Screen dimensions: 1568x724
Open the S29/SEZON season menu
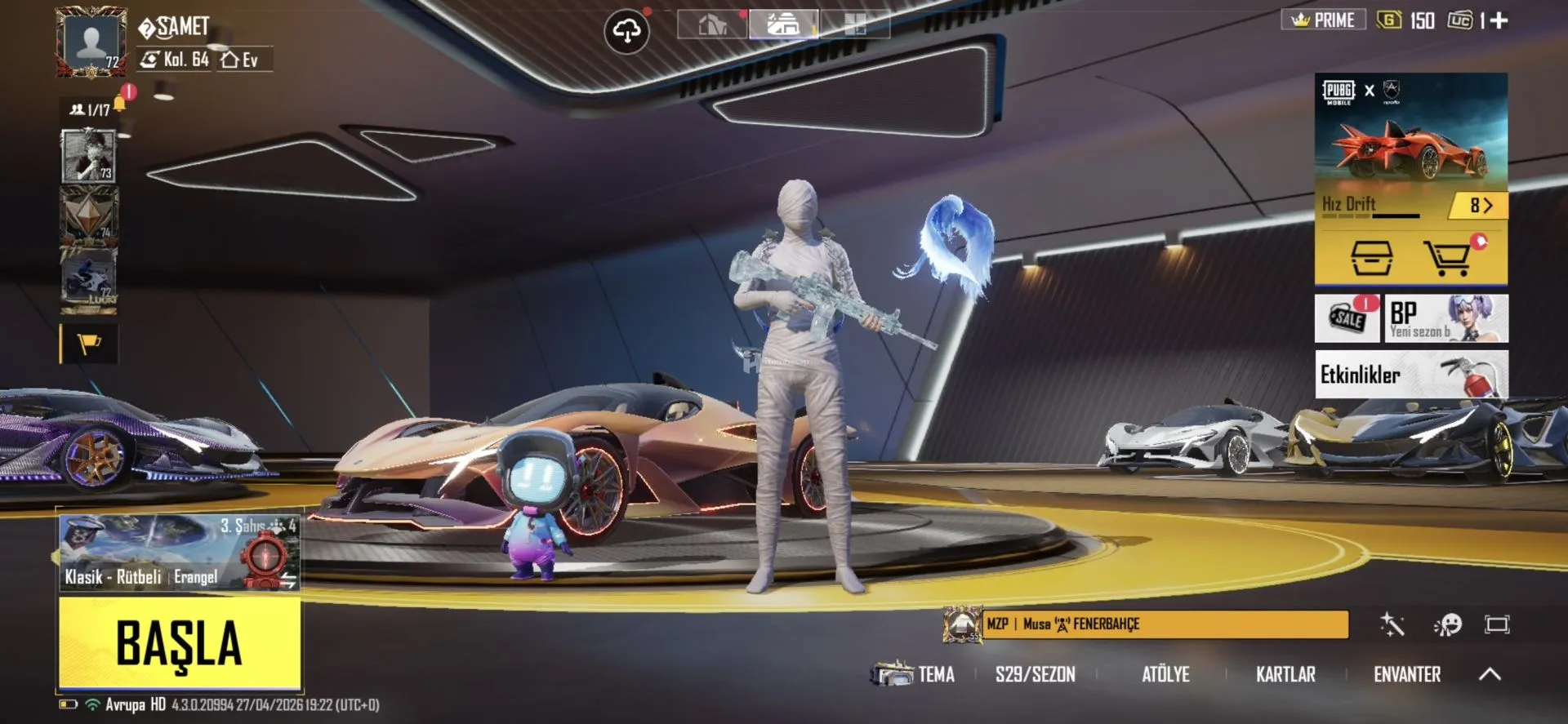tap(1035, 674)
